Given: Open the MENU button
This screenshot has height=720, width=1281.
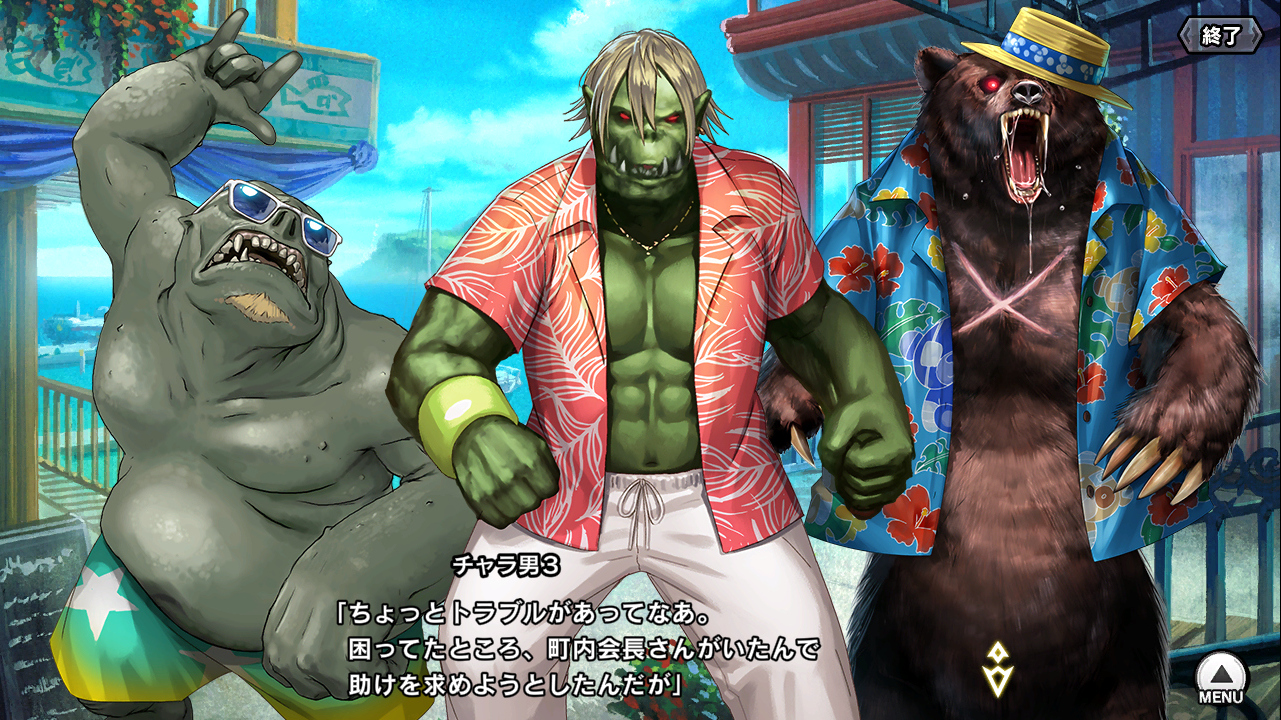Looking at the screenshot, I should [x=1221, y=679].
